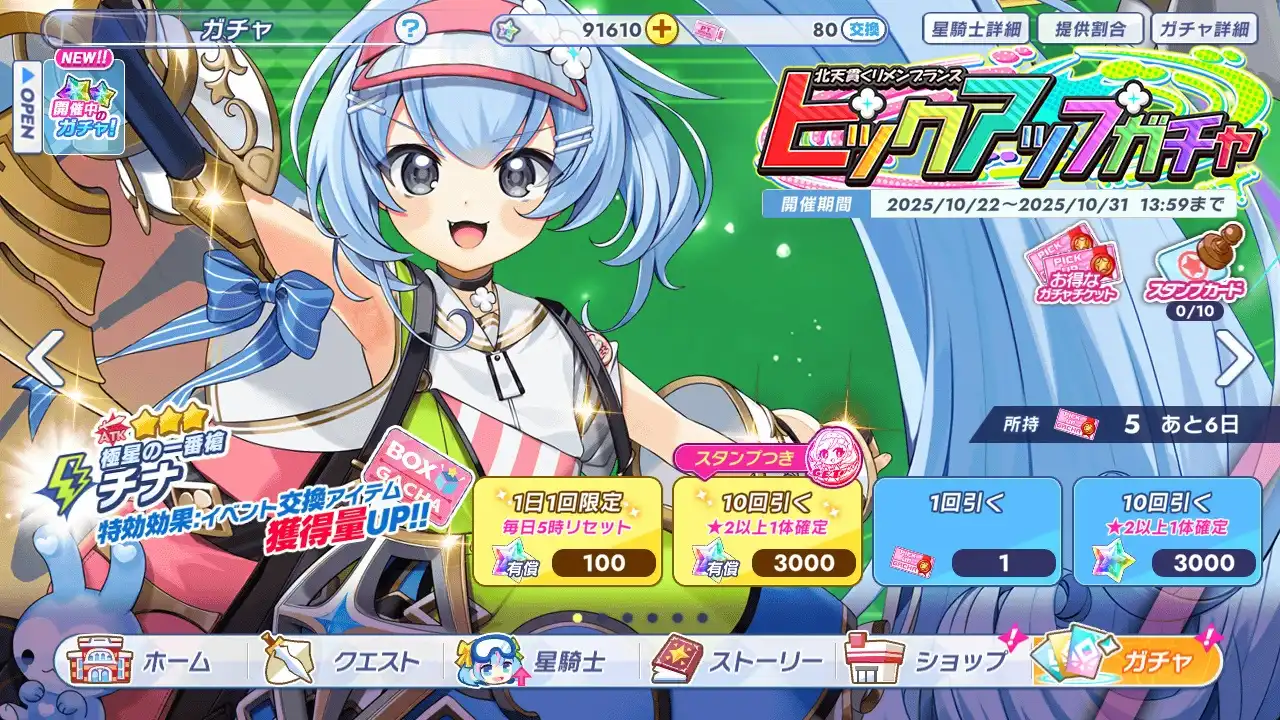Switch to the ストーリー section
The image size is (1280, 720).
pos(740,661)
